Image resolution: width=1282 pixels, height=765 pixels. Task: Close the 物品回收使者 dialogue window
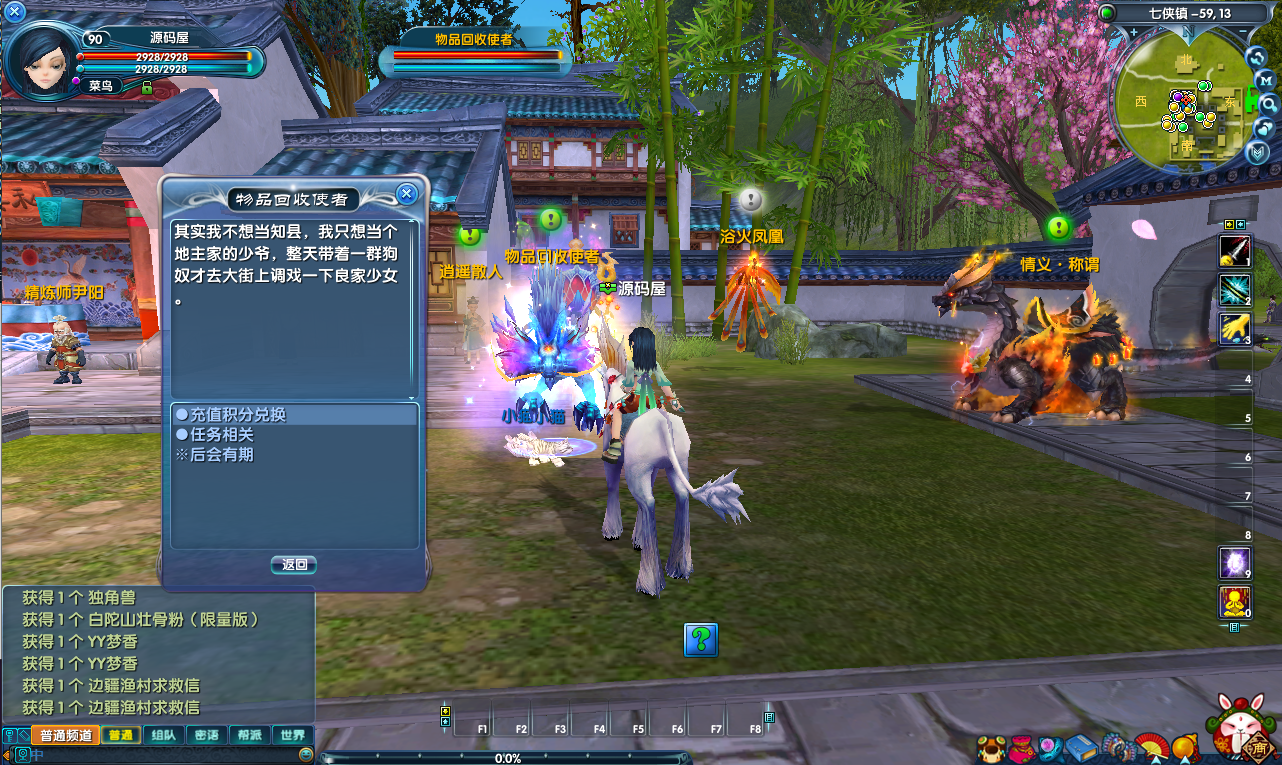coord(405,194)
